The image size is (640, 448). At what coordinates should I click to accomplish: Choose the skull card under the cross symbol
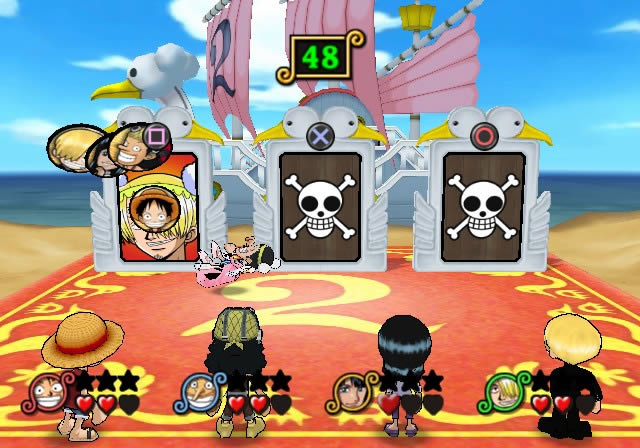(319, 207)
